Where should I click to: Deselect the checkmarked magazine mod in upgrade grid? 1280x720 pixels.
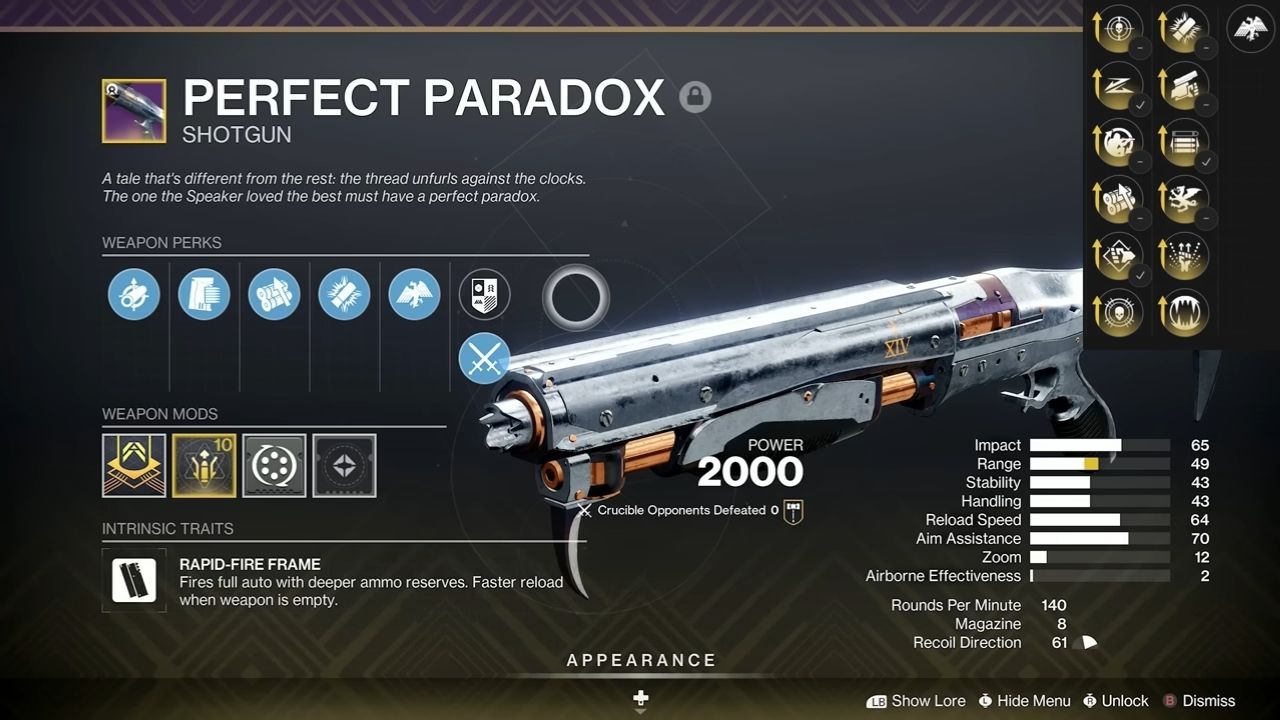(1184, 142)
